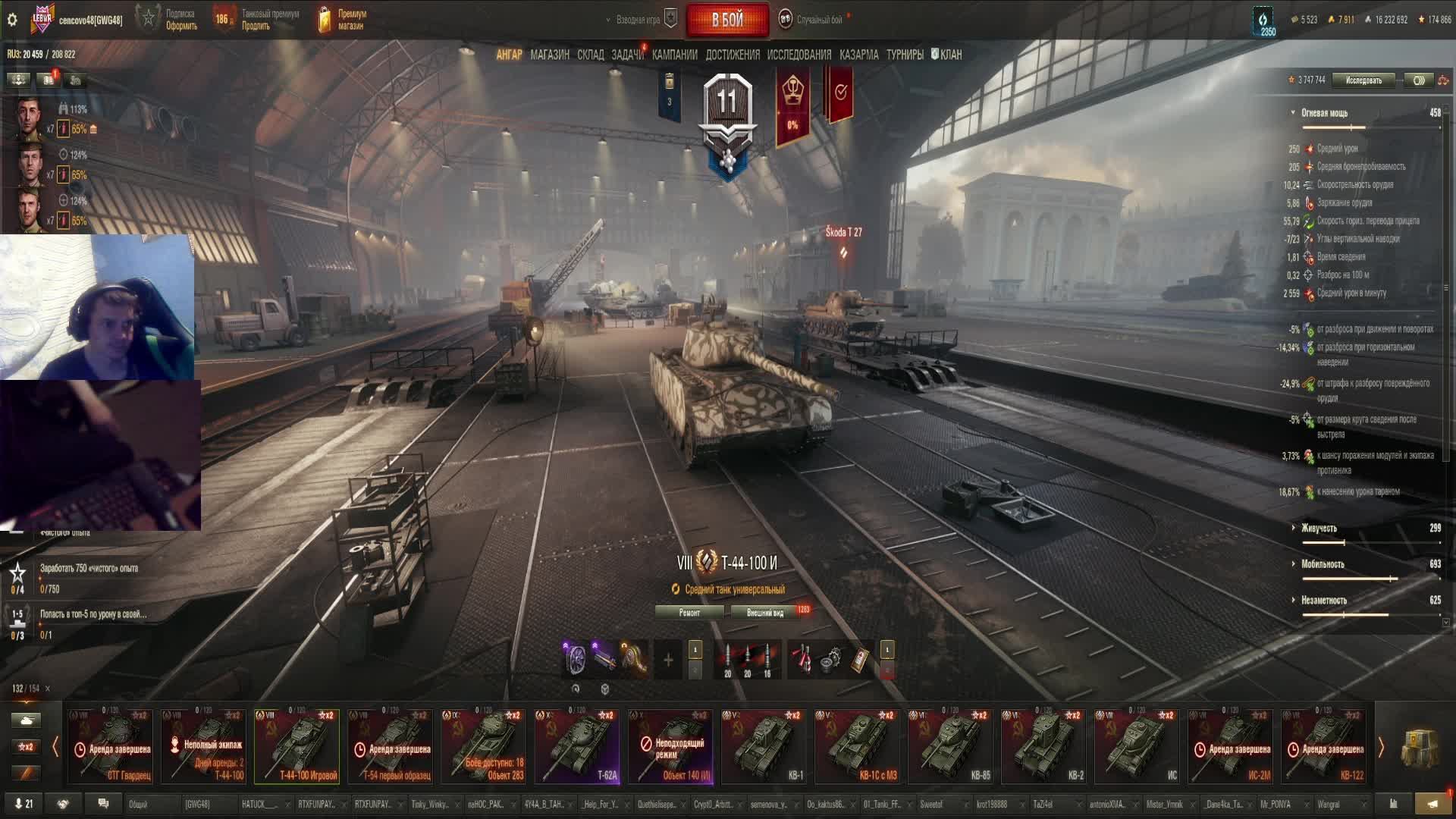The height and width of the screenshot is (819, 1456).
Task: Open the ИССЛЕДОВАНИЯ tab
Action: (799, 55)
